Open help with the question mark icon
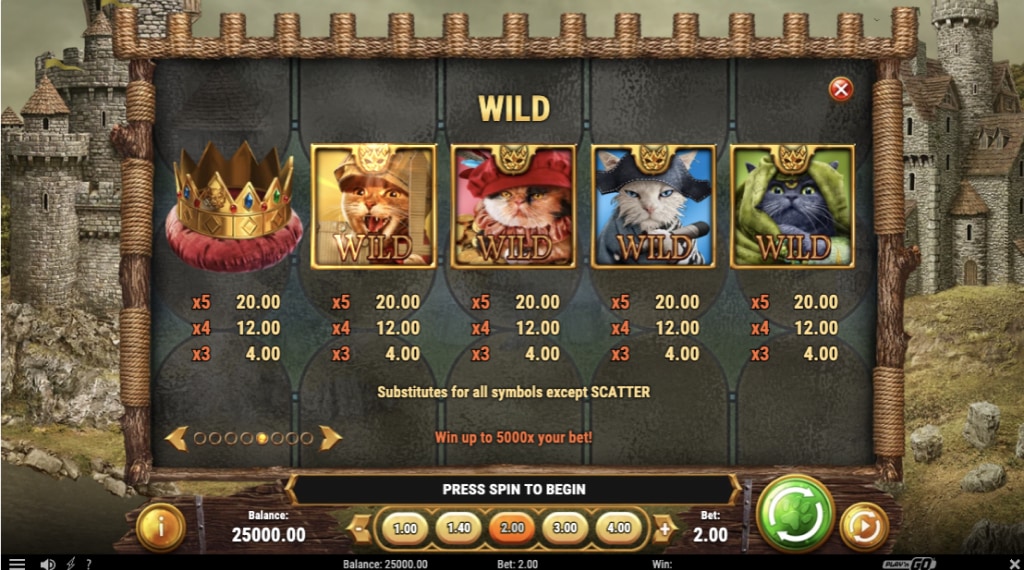The image size is (1024, 570). 88,563
